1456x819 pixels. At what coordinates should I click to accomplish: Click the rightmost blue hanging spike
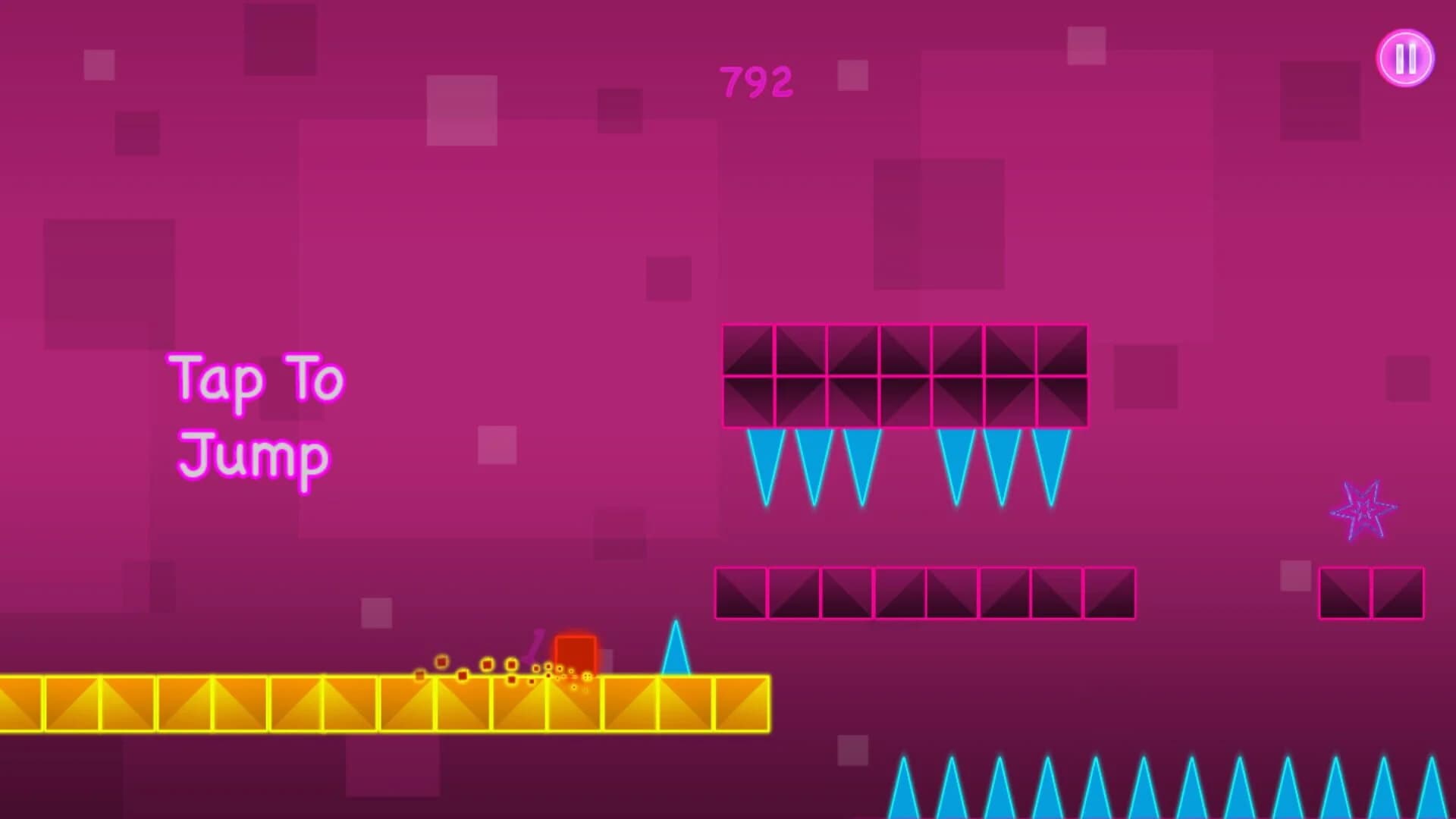[1050, 463]
